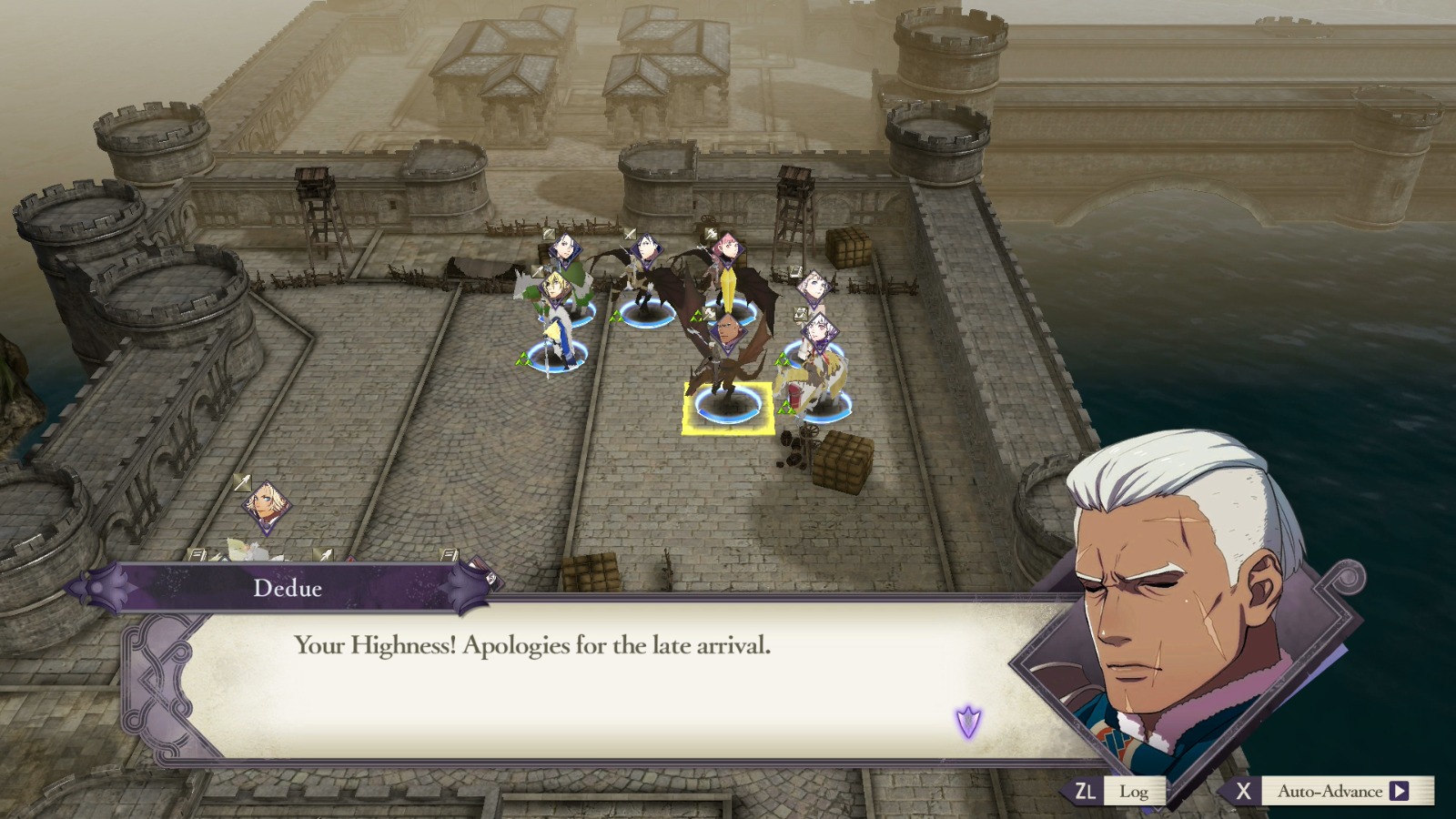The width and height of the screenshot is (1456, 819).
Task: Click the Dedue name banner
Action: (x=287, y=590)
